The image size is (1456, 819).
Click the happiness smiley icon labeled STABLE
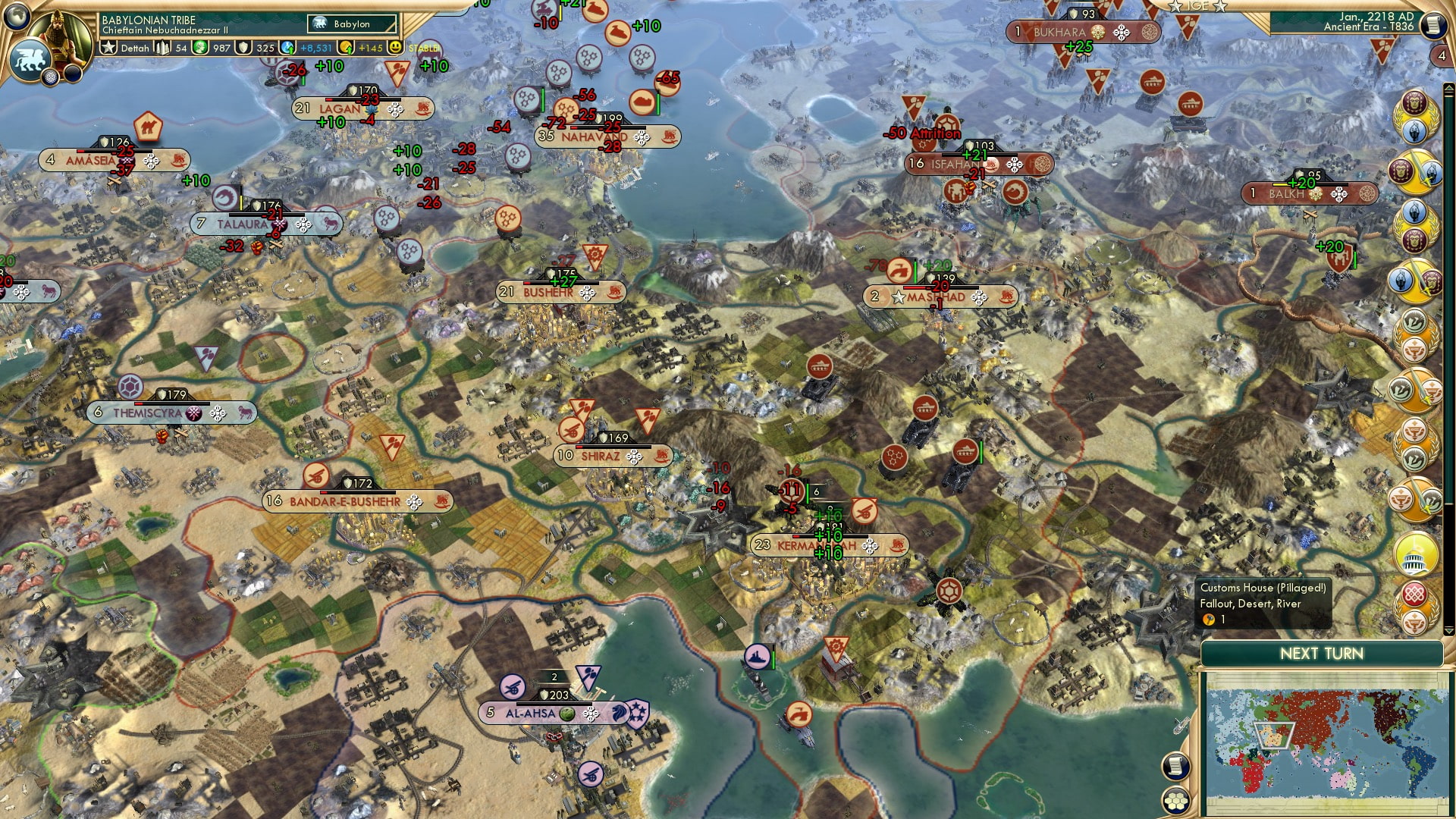pyautogui.click(x=397, y=47)
